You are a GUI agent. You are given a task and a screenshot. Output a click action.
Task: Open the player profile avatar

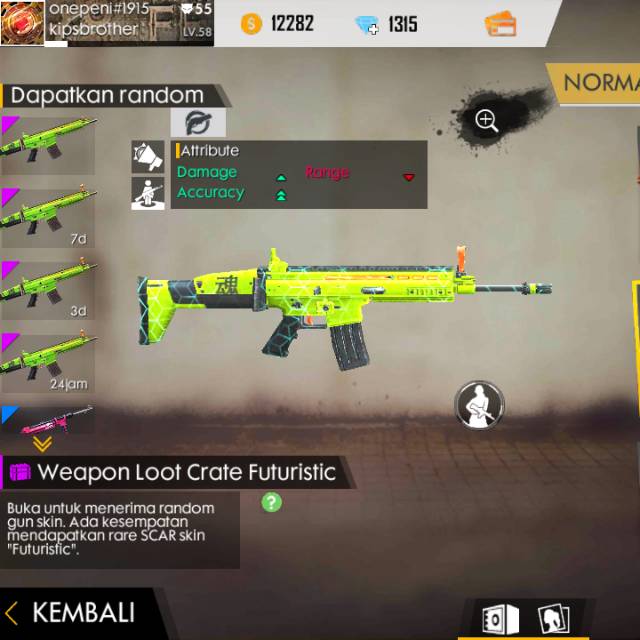point(22,22)
